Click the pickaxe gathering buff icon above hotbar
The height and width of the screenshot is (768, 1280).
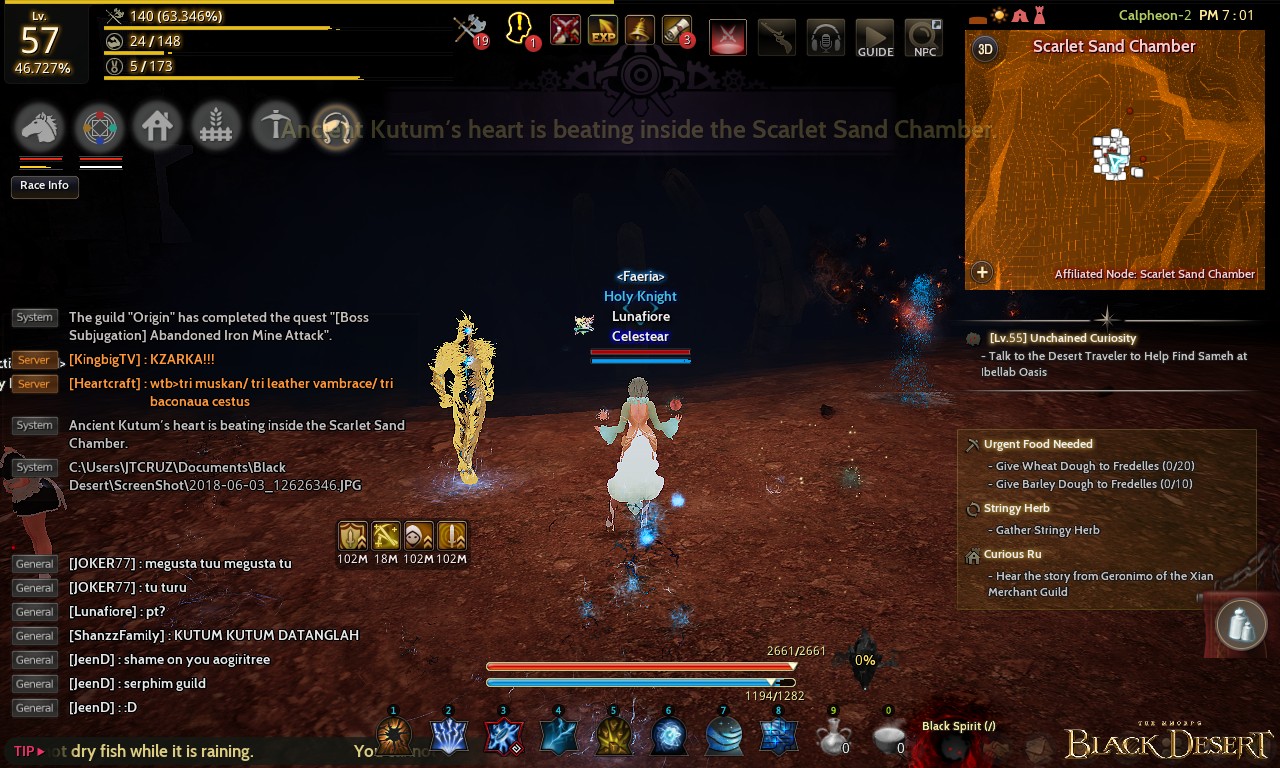(385, 536)
